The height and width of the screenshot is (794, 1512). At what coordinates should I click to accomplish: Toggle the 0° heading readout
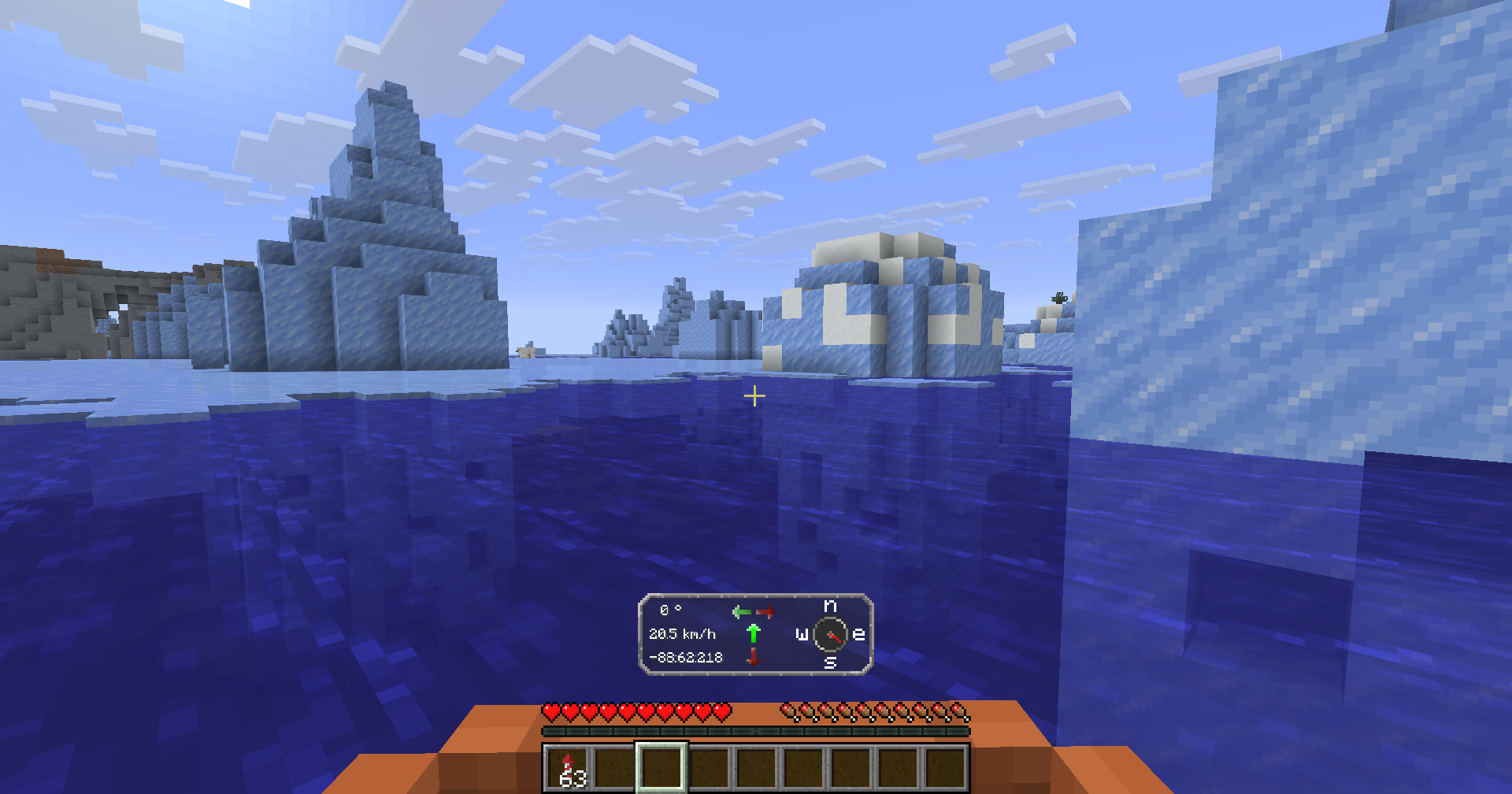(x=670, y=608)
